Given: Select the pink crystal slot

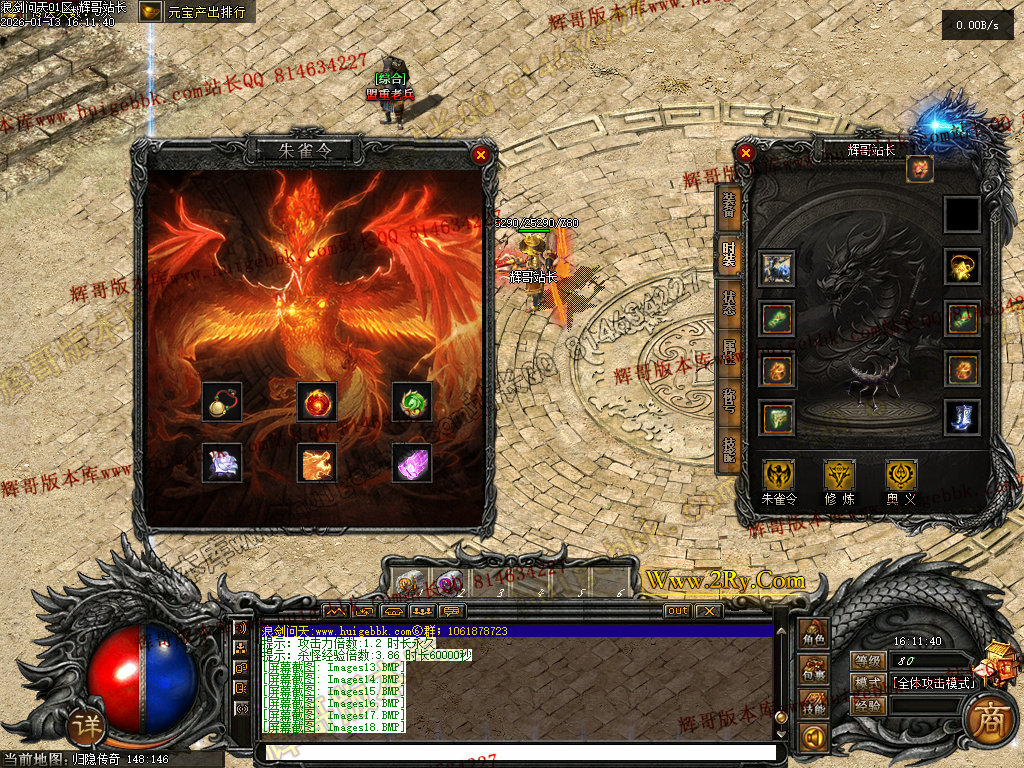Looking at the screenshot, I should (412, 462).
